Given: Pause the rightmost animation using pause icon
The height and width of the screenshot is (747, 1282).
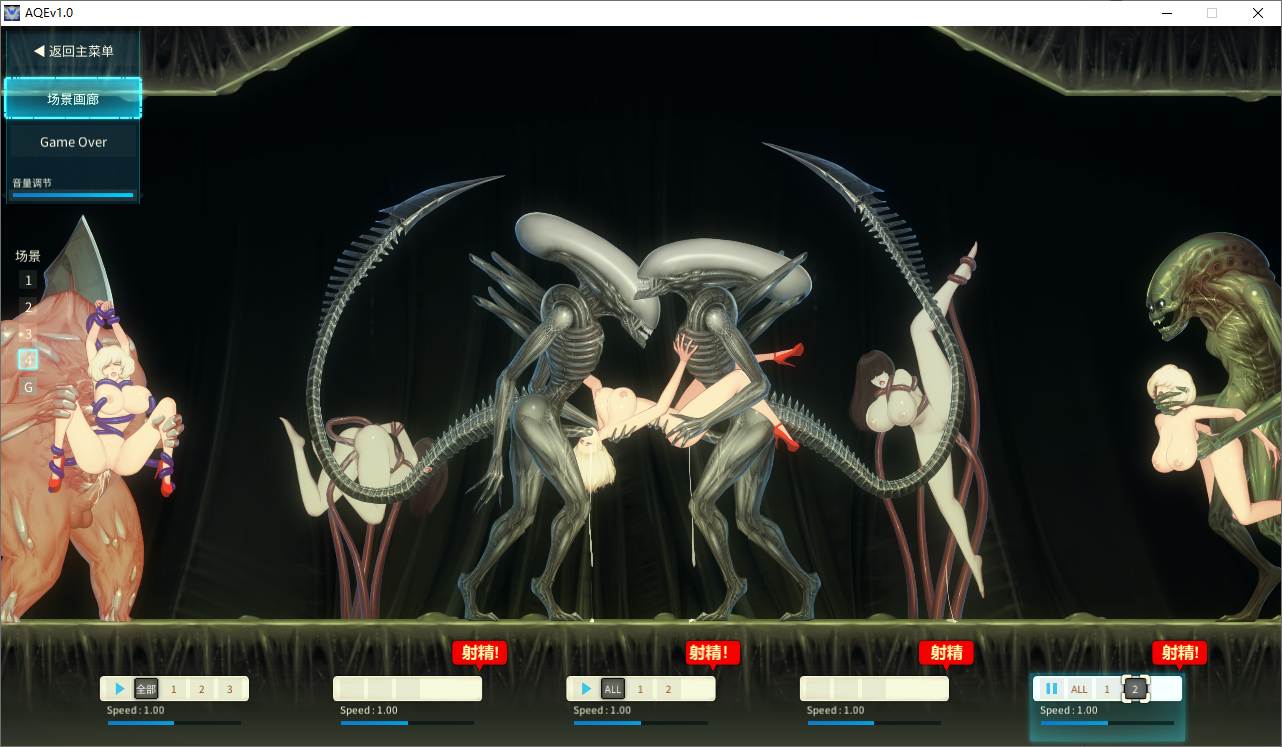Looking at the screenshot, I should click(1051, 688).
